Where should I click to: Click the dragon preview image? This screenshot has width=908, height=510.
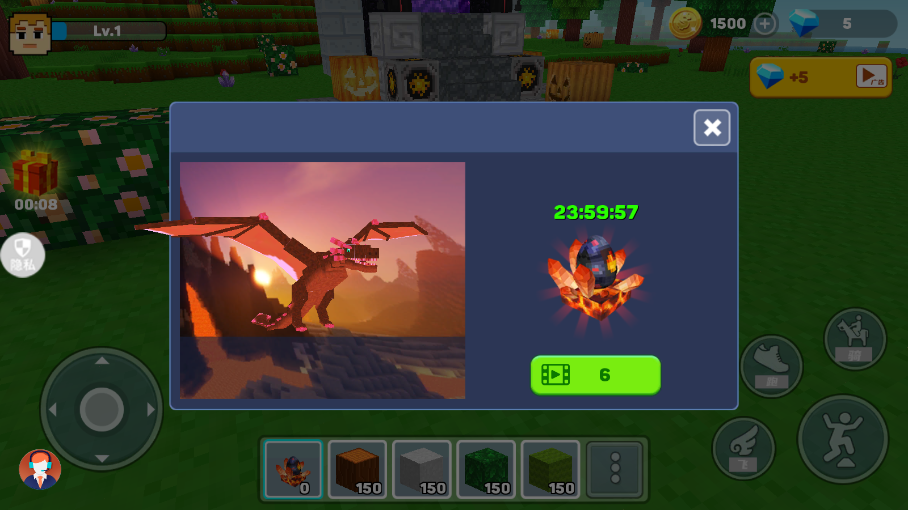(322, 280)
